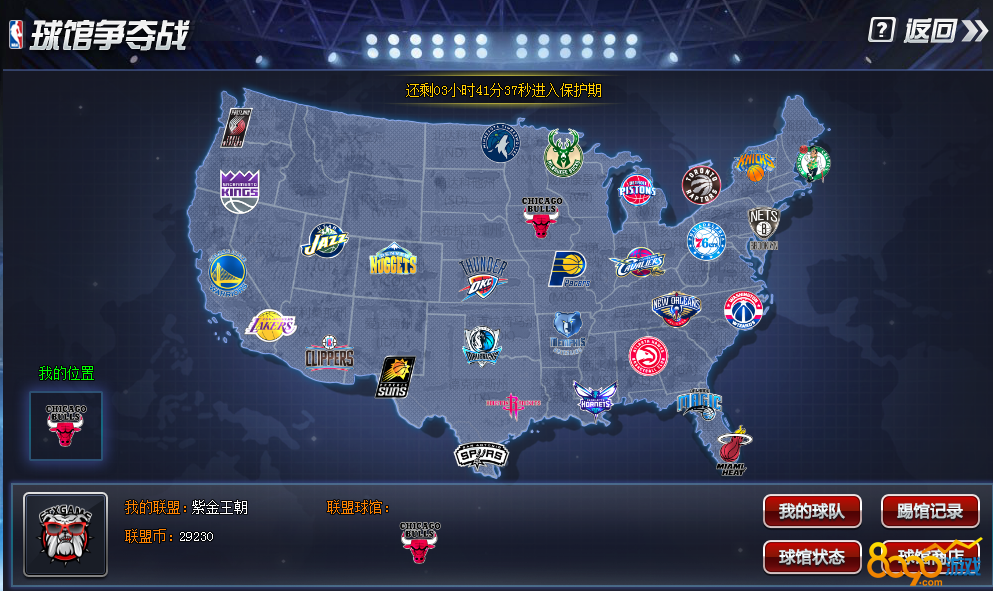993x591 pixels.
Task: Click the bulldog alliance emblem avatar
Action: click(x=65, y=534)
